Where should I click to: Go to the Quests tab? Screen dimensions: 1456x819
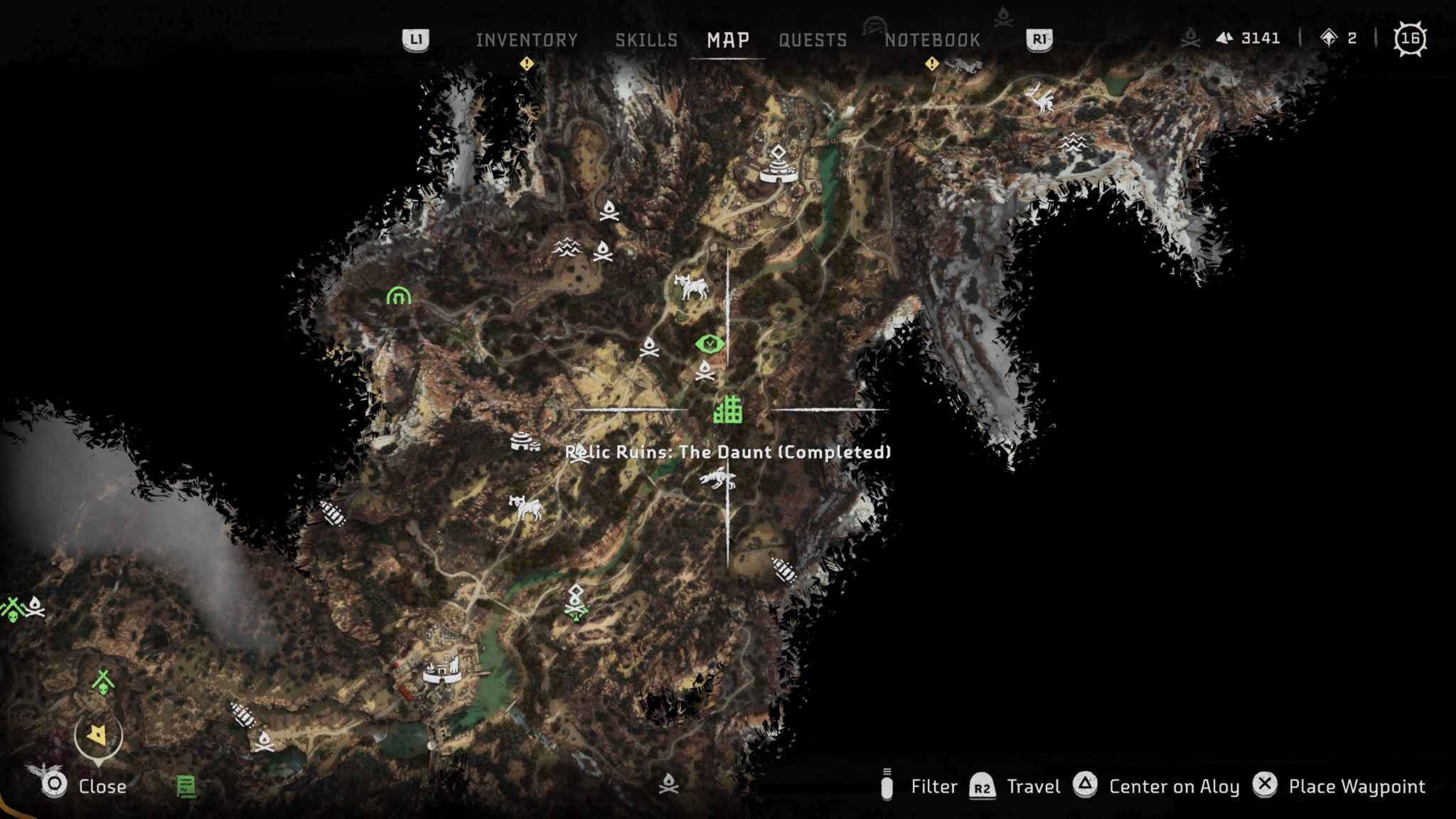pyautogui.click(x=813, y=40)
